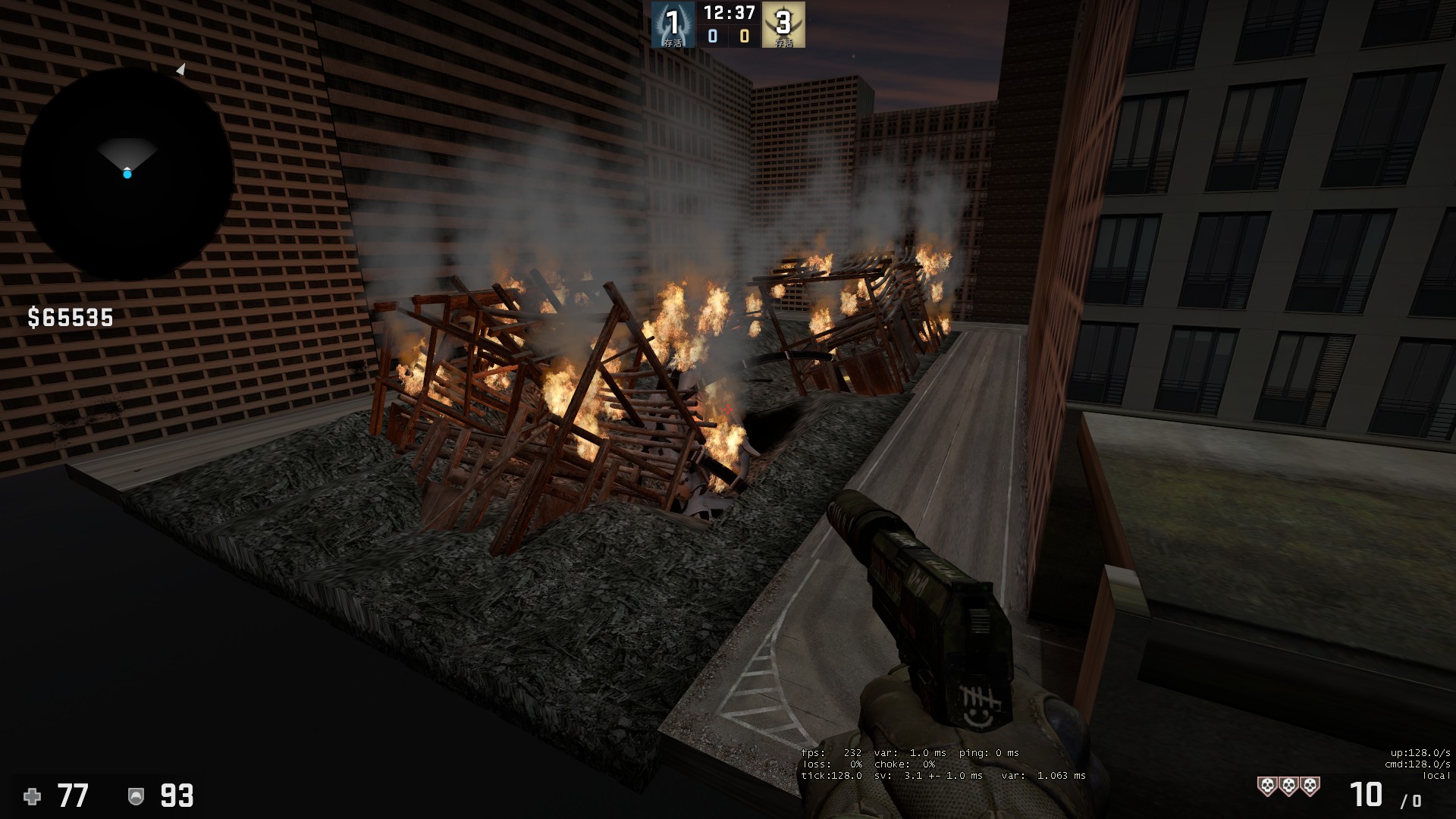This screenshot has height=819, width=1456.
Task: Click the circular radar minimap
Action: point(127,174)
